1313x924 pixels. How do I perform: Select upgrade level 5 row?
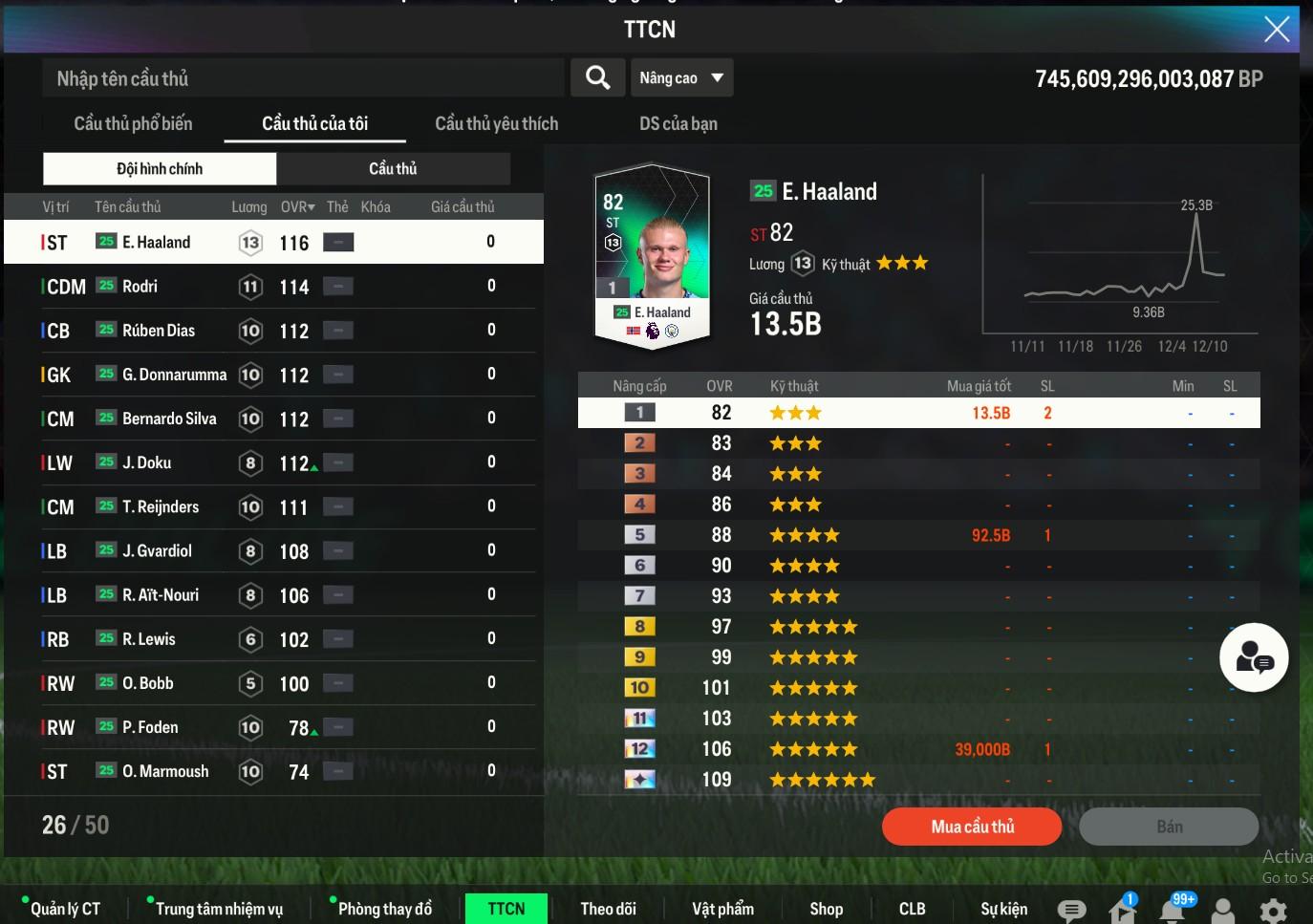pos(917,535)
